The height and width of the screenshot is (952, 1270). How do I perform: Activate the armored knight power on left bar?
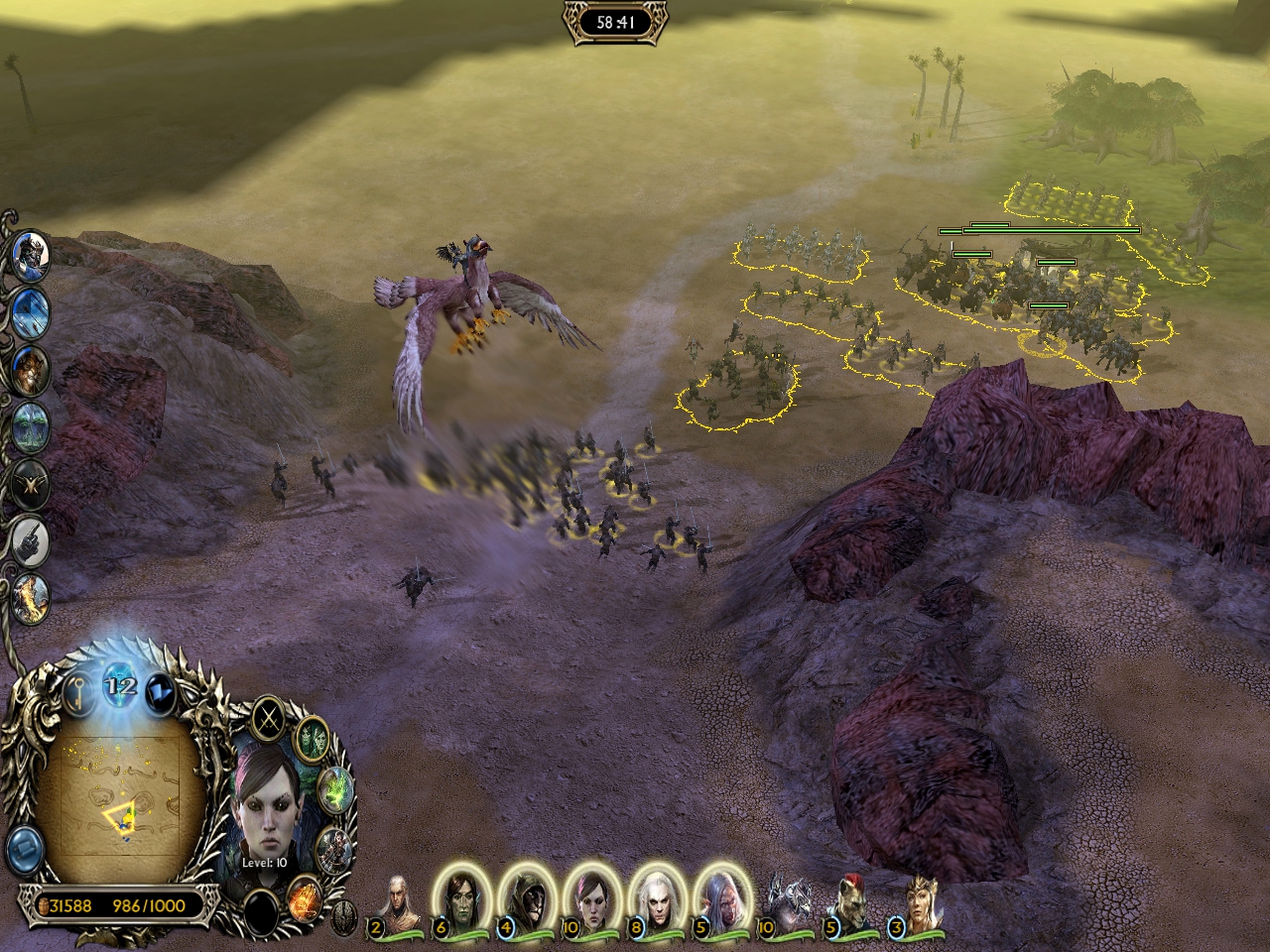pos(32,255)
